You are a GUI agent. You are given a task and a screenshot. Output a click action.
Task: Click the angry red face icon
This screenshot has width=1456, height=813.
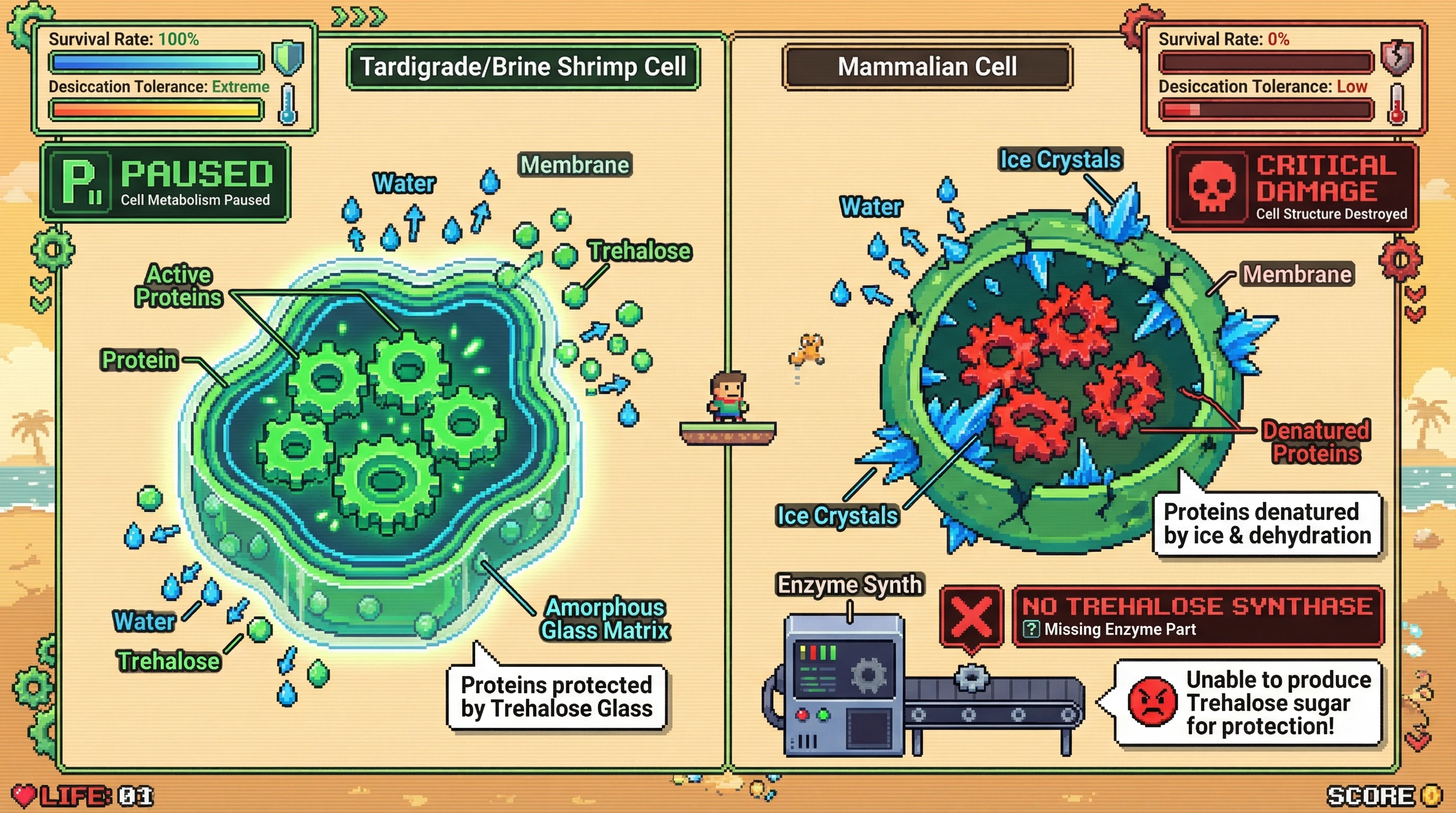(1151, 701)
